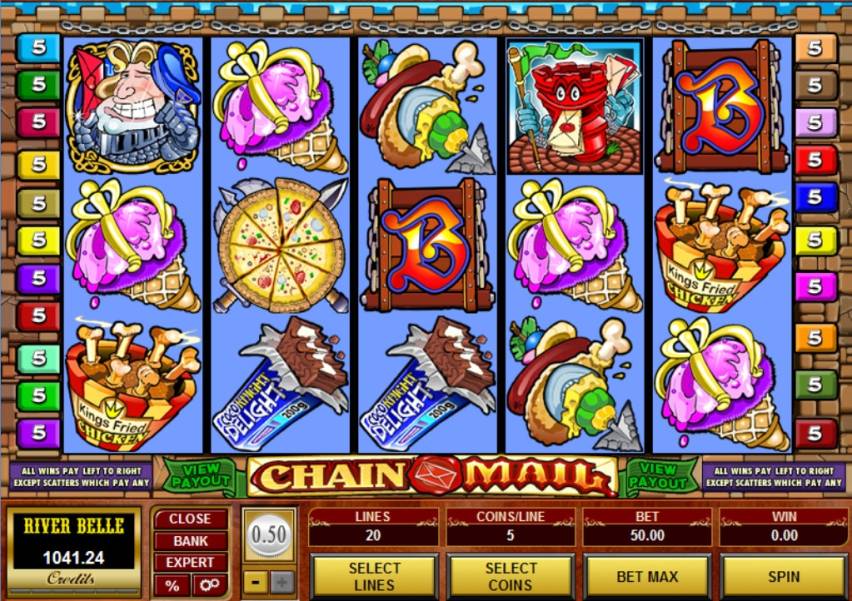This screenshot has height=601, width=852.
Task: Open the right View Payout banner
Action: (x=659, y=476)
